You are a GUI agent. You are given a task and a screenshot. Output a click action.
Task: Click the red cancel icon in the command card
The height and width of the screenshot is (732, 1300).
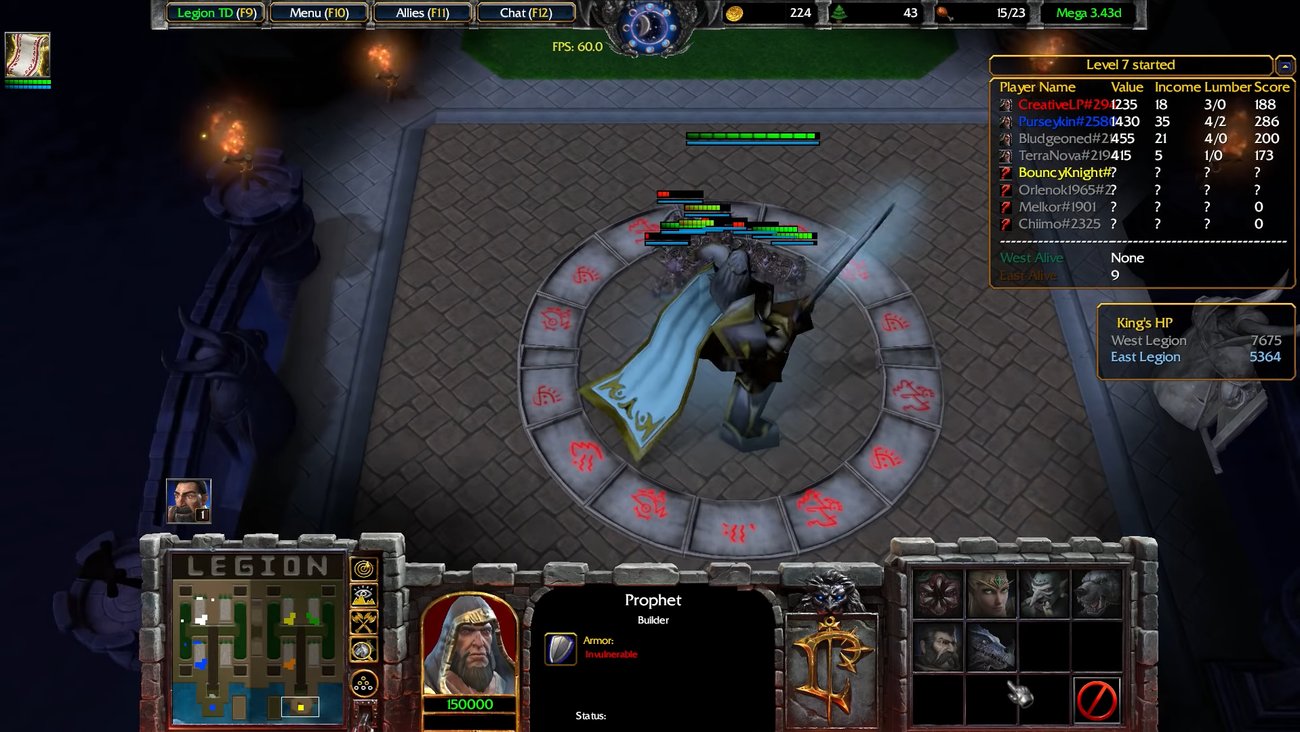point(1098,698)
